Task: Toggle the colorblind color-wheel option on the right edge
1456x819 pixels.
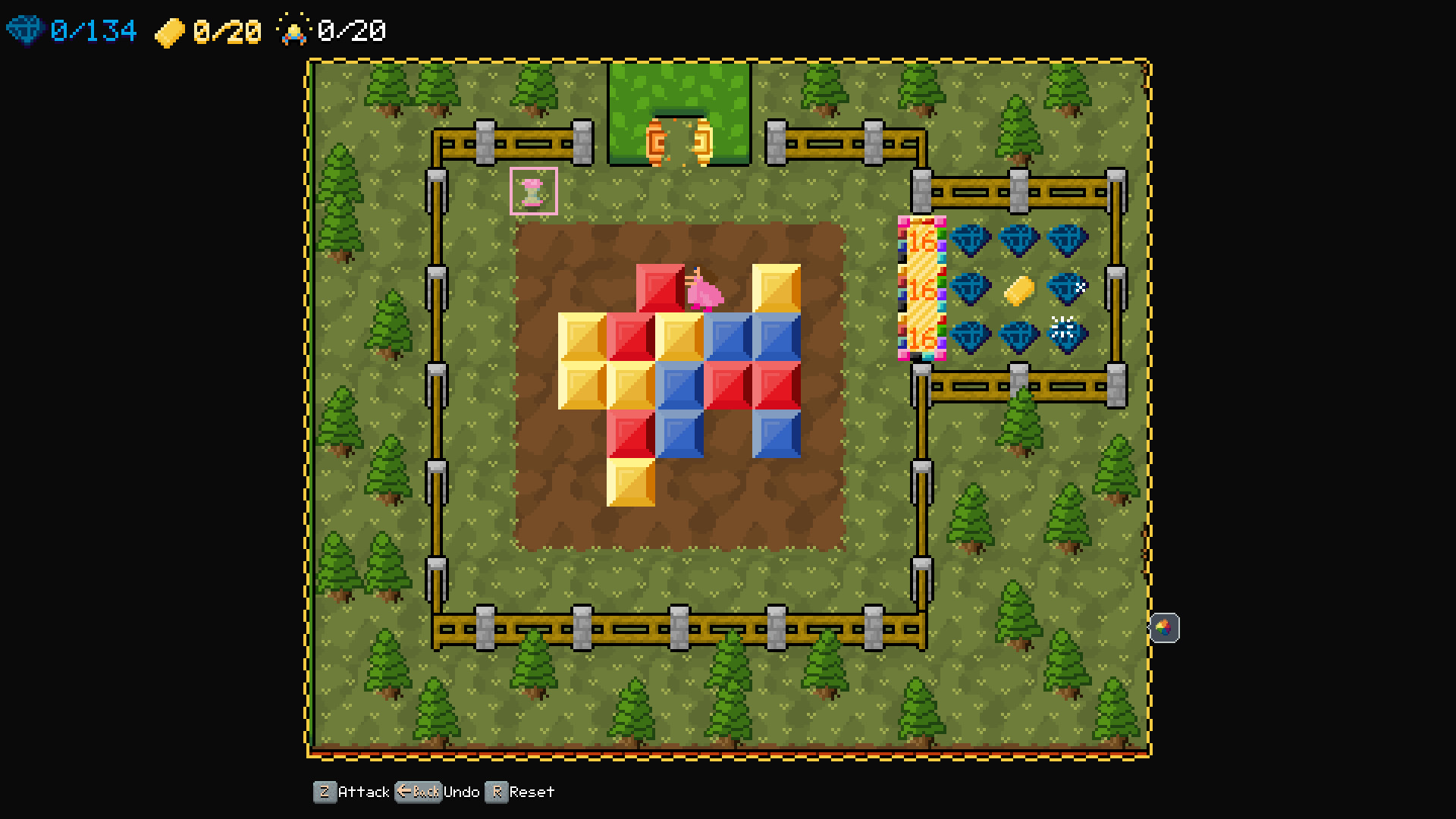Action: pos(1166,627)
